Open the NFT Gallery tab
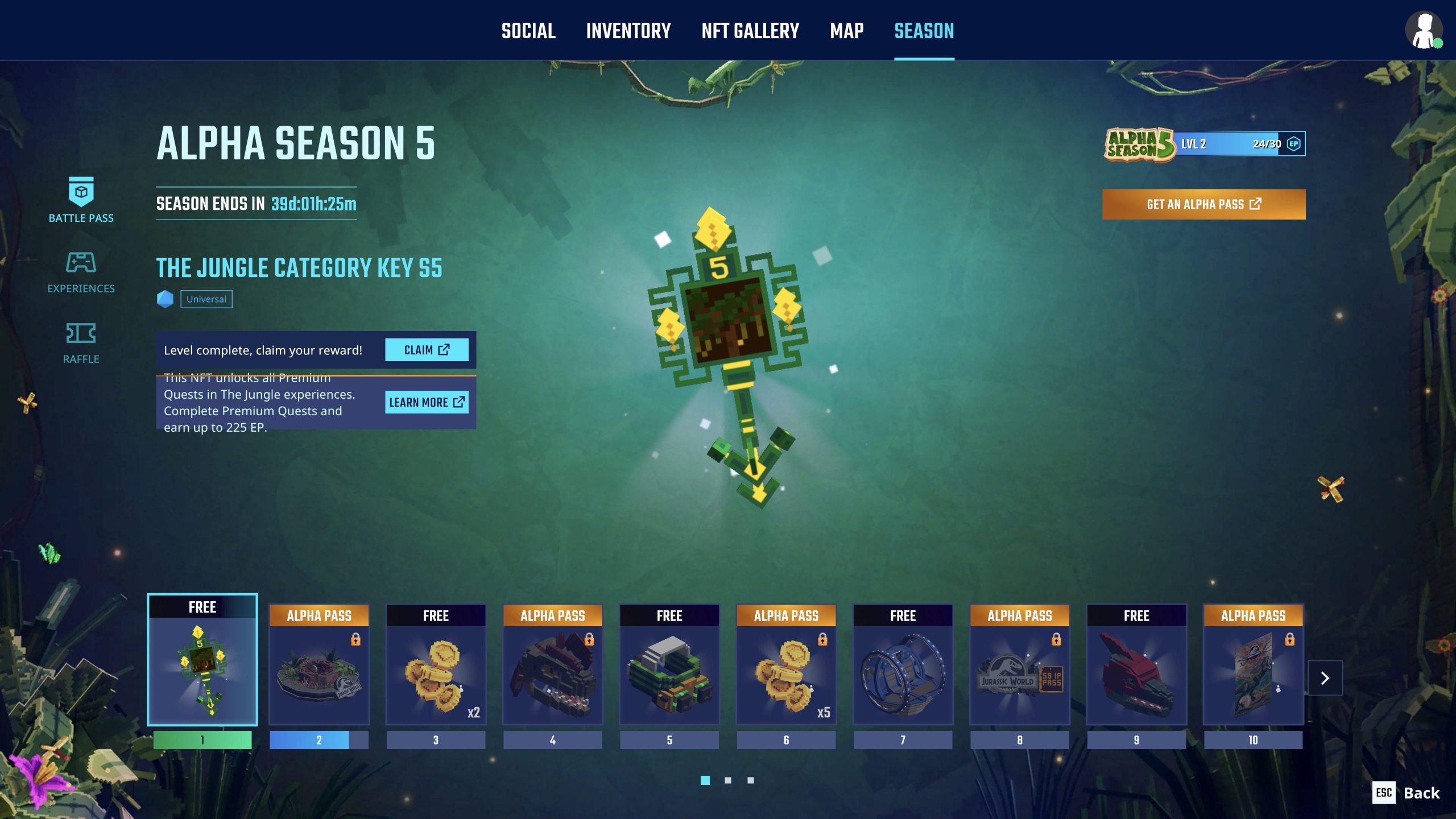The height and width of the screenshot is (819, 1456). pyautogui.click(x=750, y=31)
